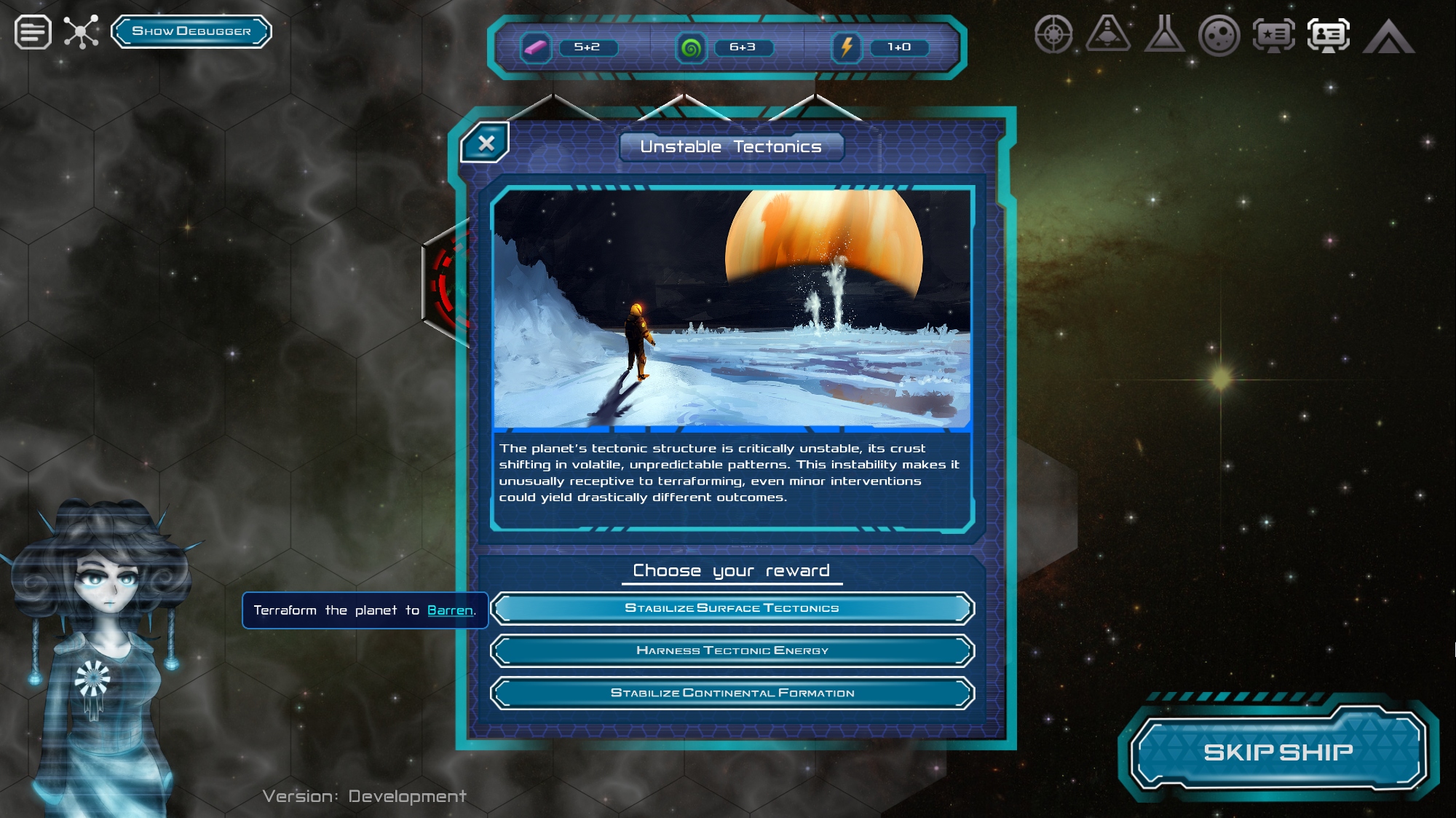This screenshot has height=818, width=1456.
Task: Follow the Barren link in the tooltip
Action: coord(450,610)
